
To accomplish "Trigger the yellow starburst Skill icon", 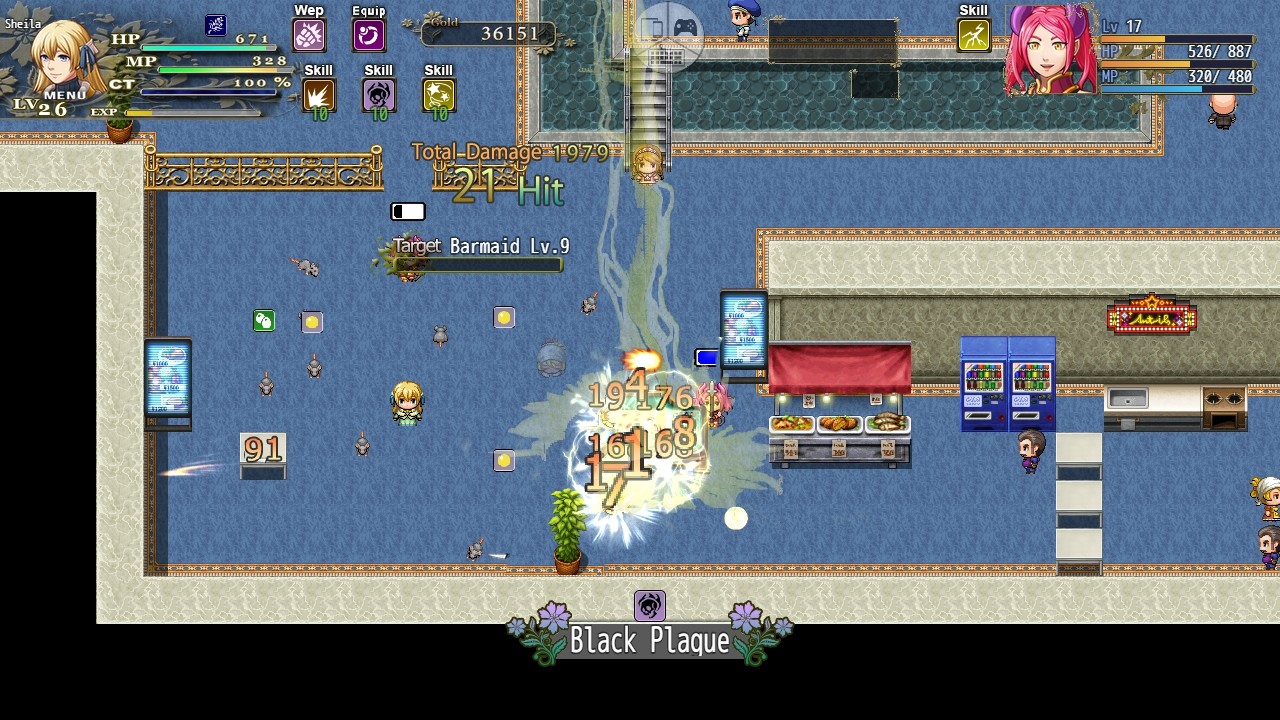I will click(437, 94).
